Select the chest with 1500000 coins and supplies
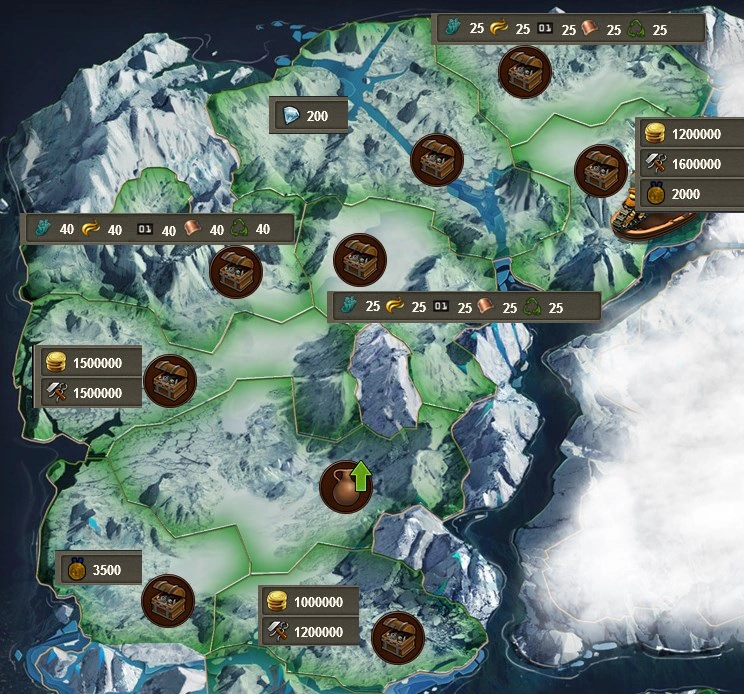The width and height of the screenshot is (744, 694). point(169,380)
